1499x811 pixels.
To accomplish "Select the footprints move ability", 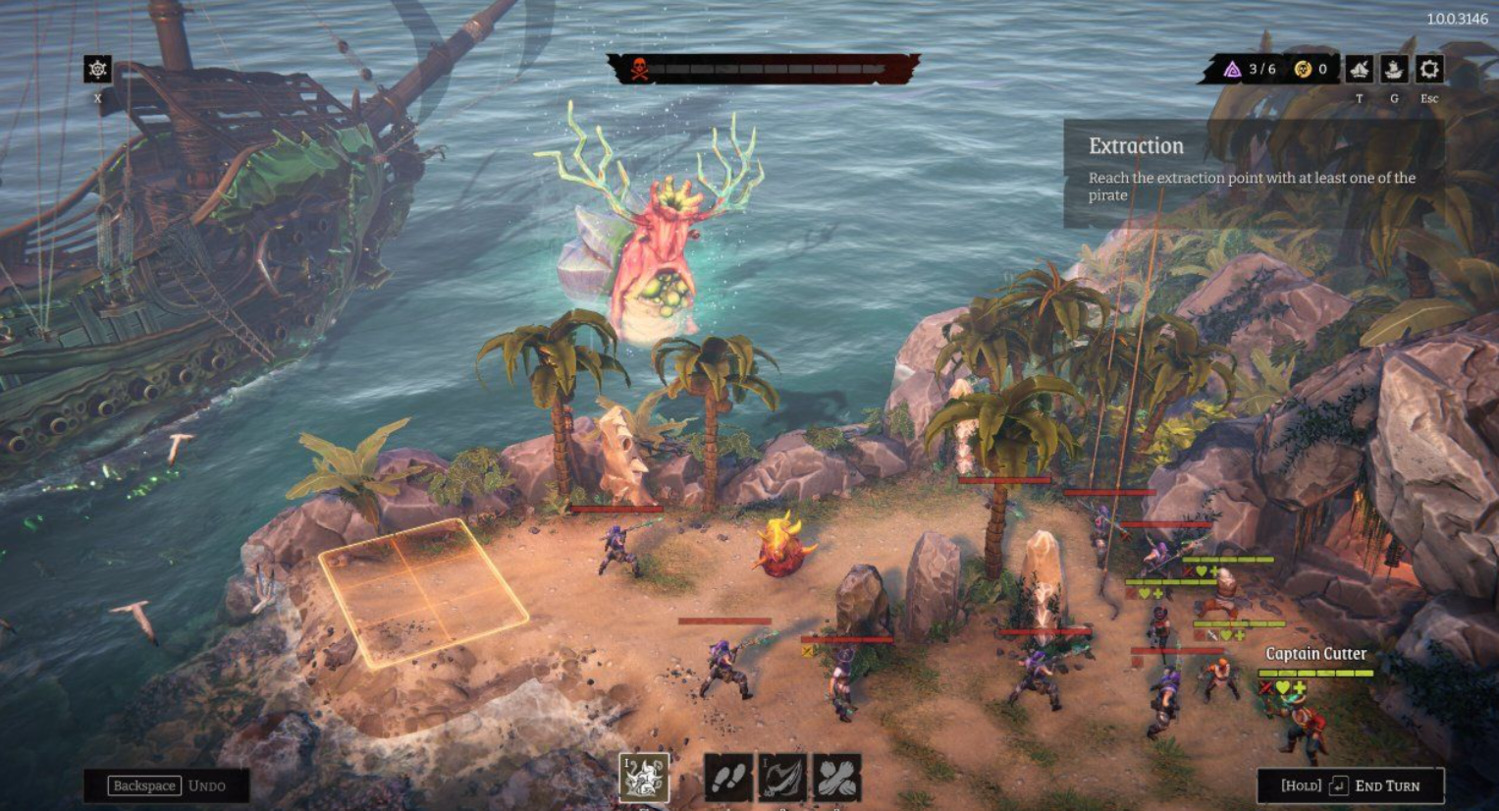I will click(728, 777).
